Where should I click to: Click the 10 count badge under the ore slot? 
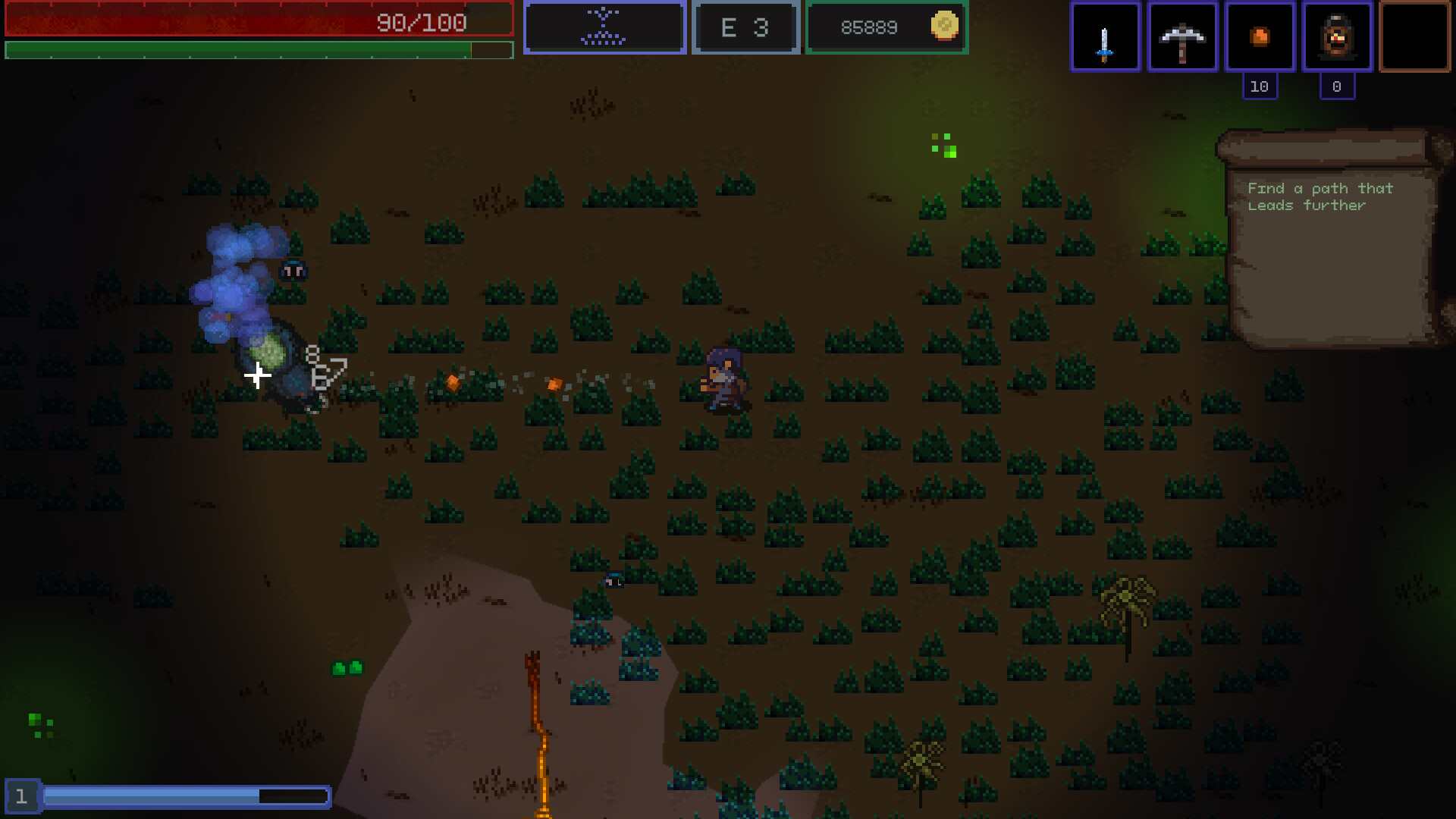point(1260,86)
